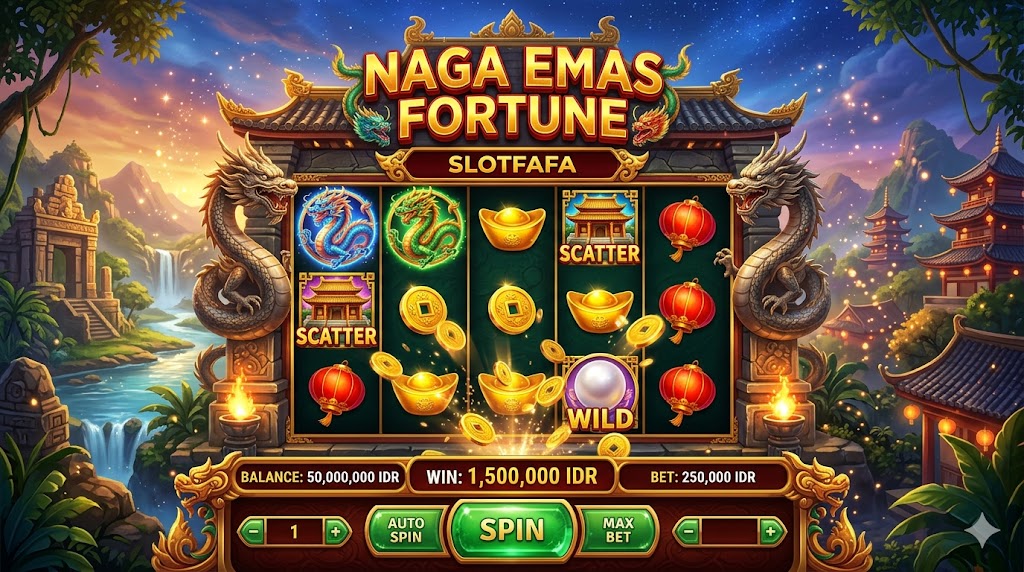Click plus on the stepper showing 1

336,531
